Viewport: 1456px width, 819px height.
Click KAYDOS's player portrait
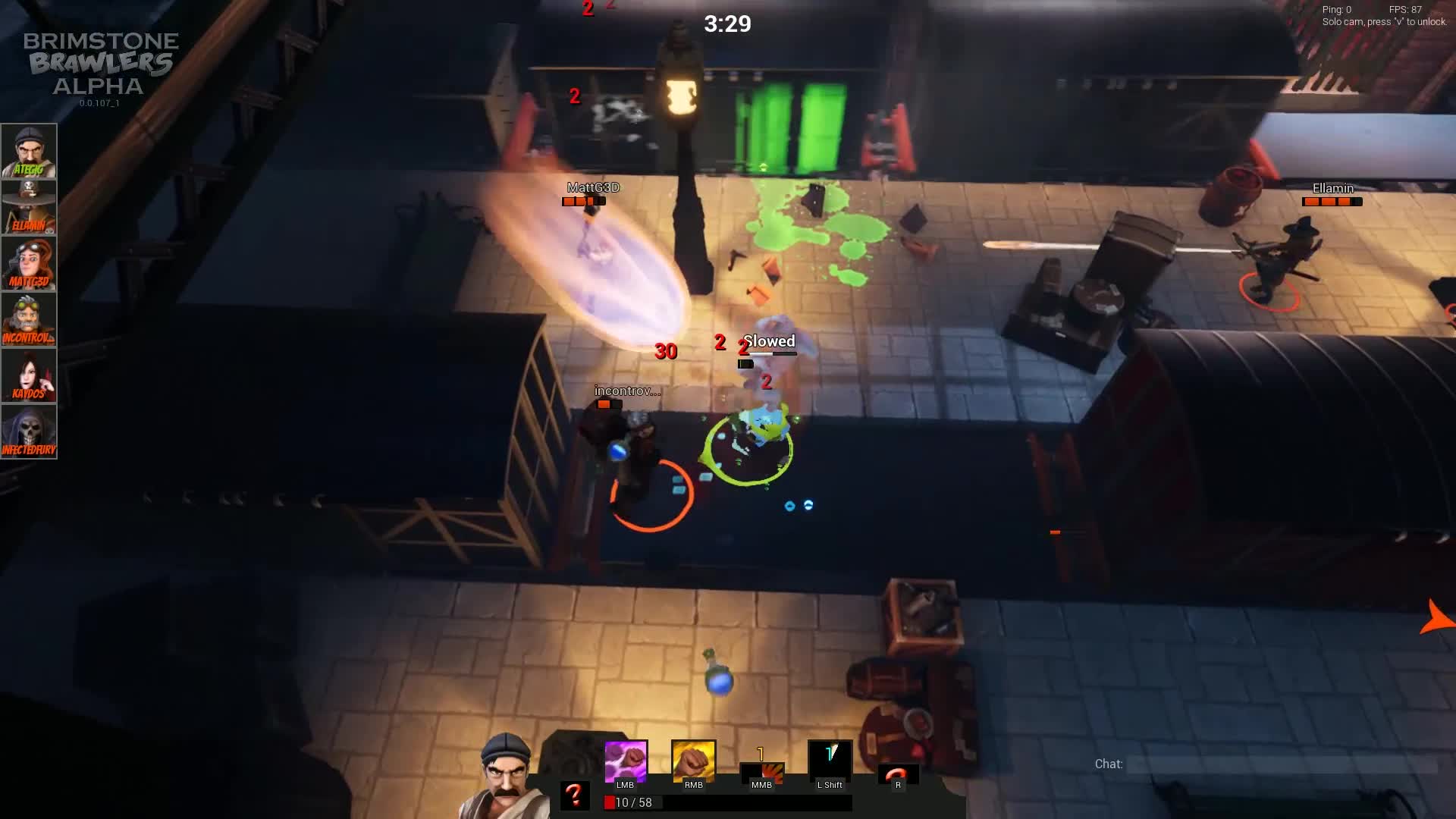(30, 372)
